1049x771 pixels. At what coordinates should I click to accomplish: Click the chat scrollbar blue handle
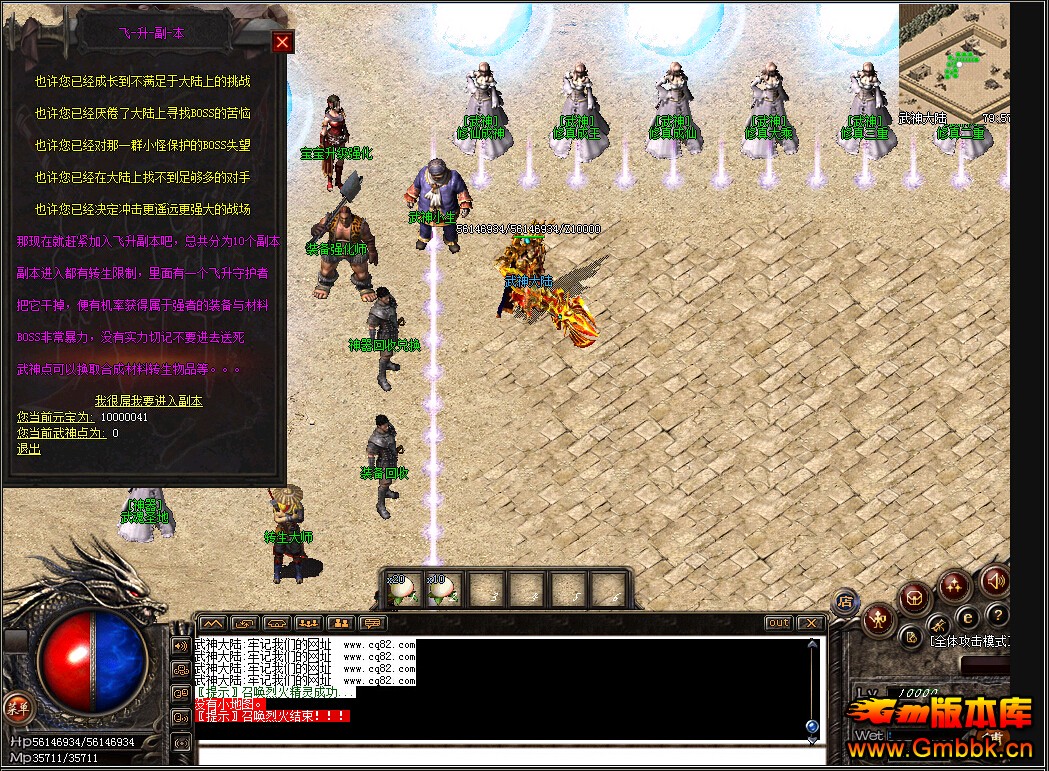(x=812, y=726)
